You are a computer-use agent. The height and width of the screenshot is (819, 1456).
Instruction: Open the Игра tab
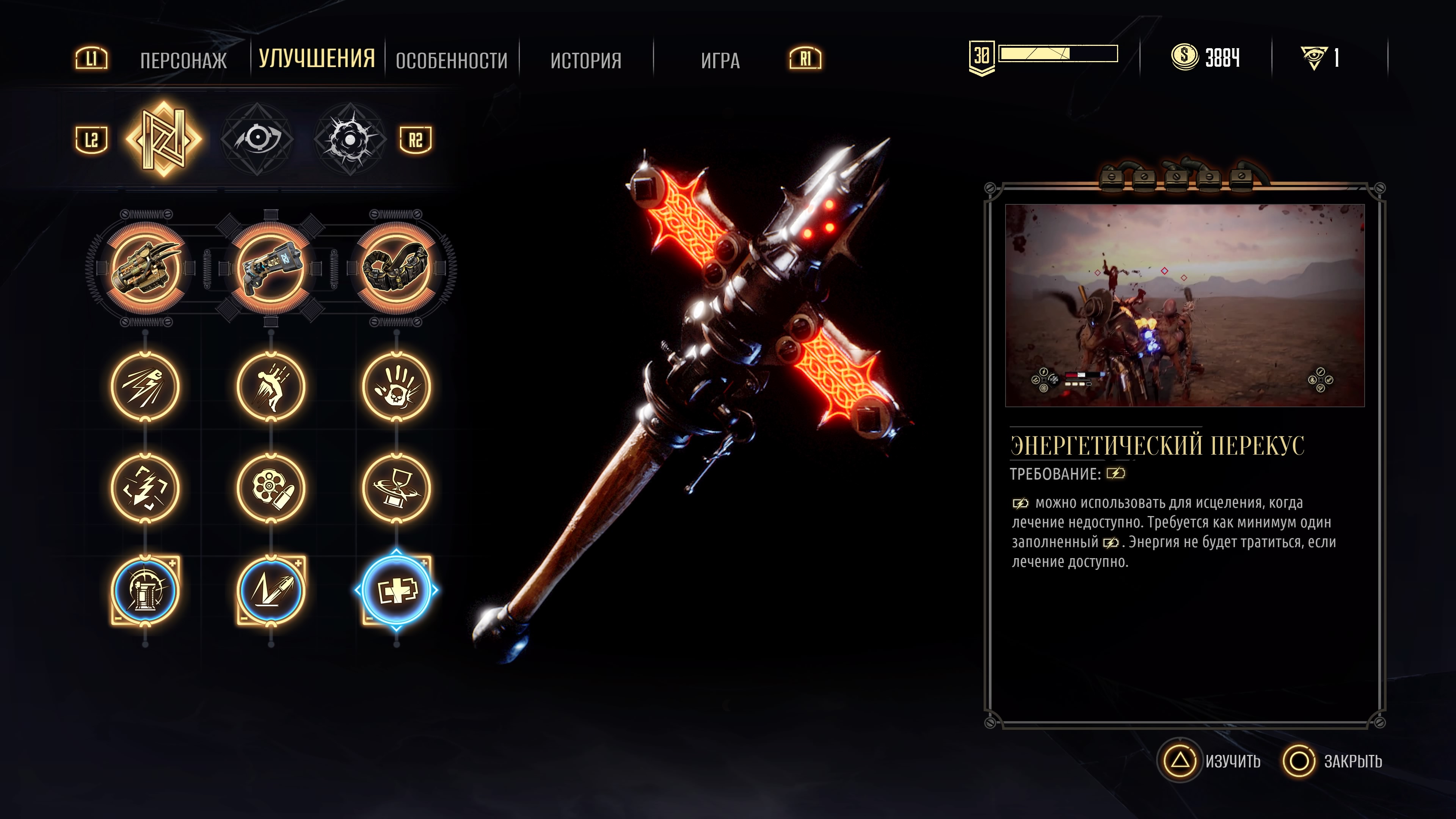coord(720,60)
